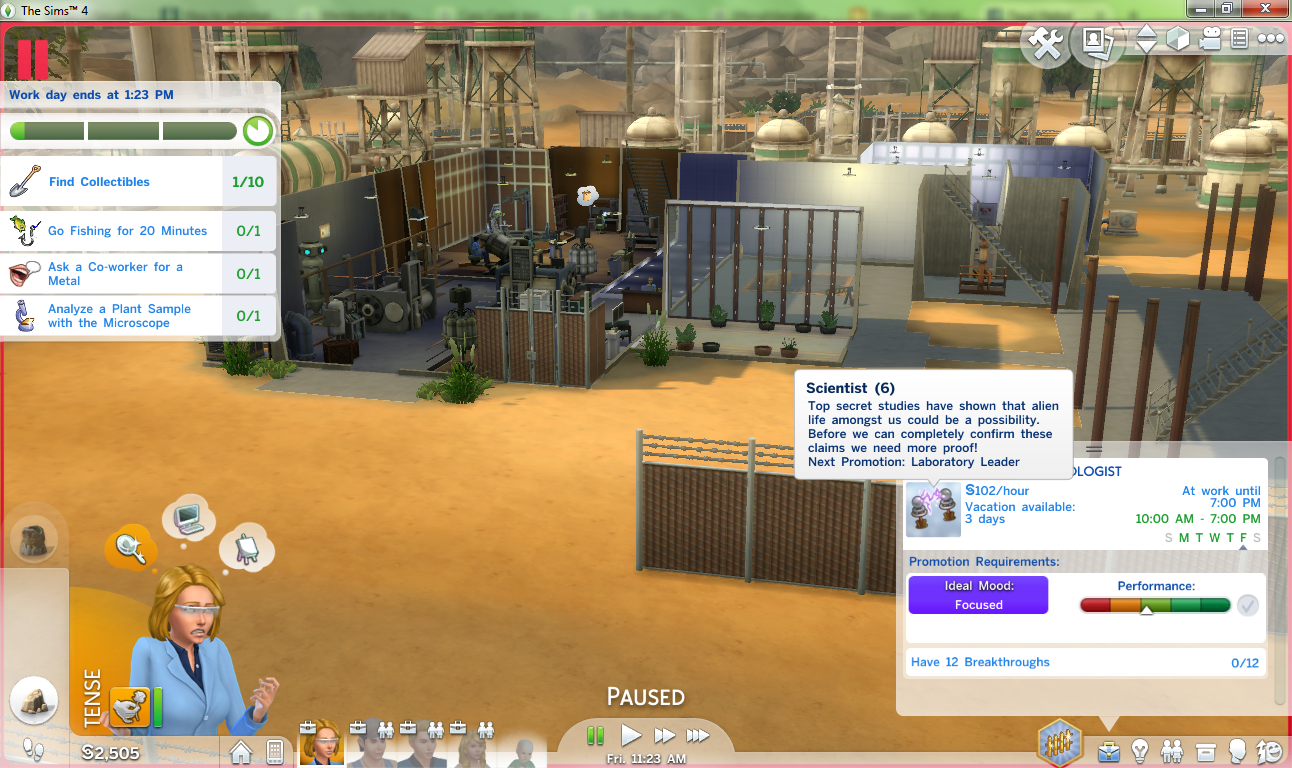Open the Skills panel lightbulb icon
Image resolution: width=1292 pixels, height=768 pixels.
tap(1138, 752)
